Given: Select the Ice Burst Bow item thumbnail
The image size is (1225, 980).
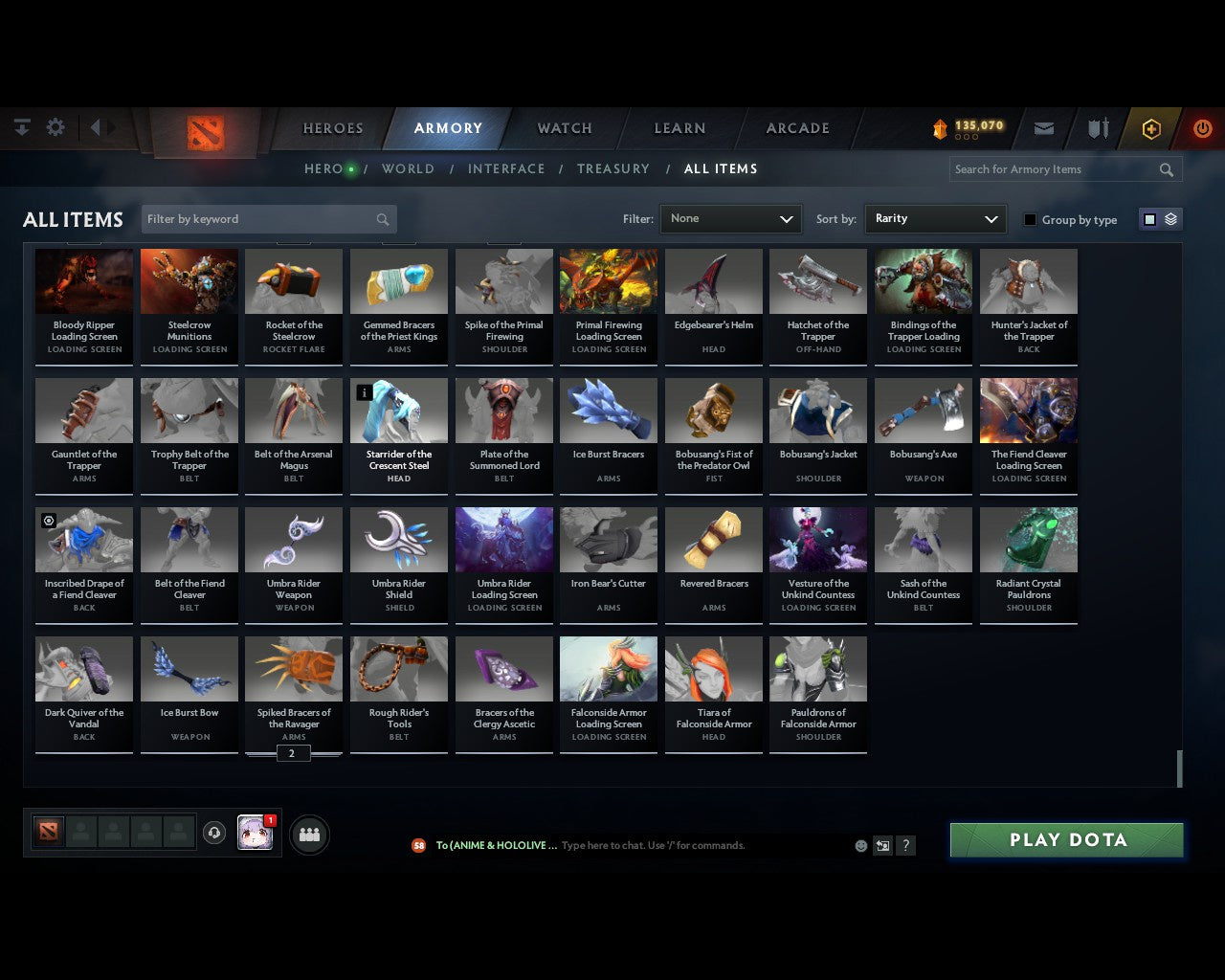Looking at the screenshot, I should click(189, 667).
